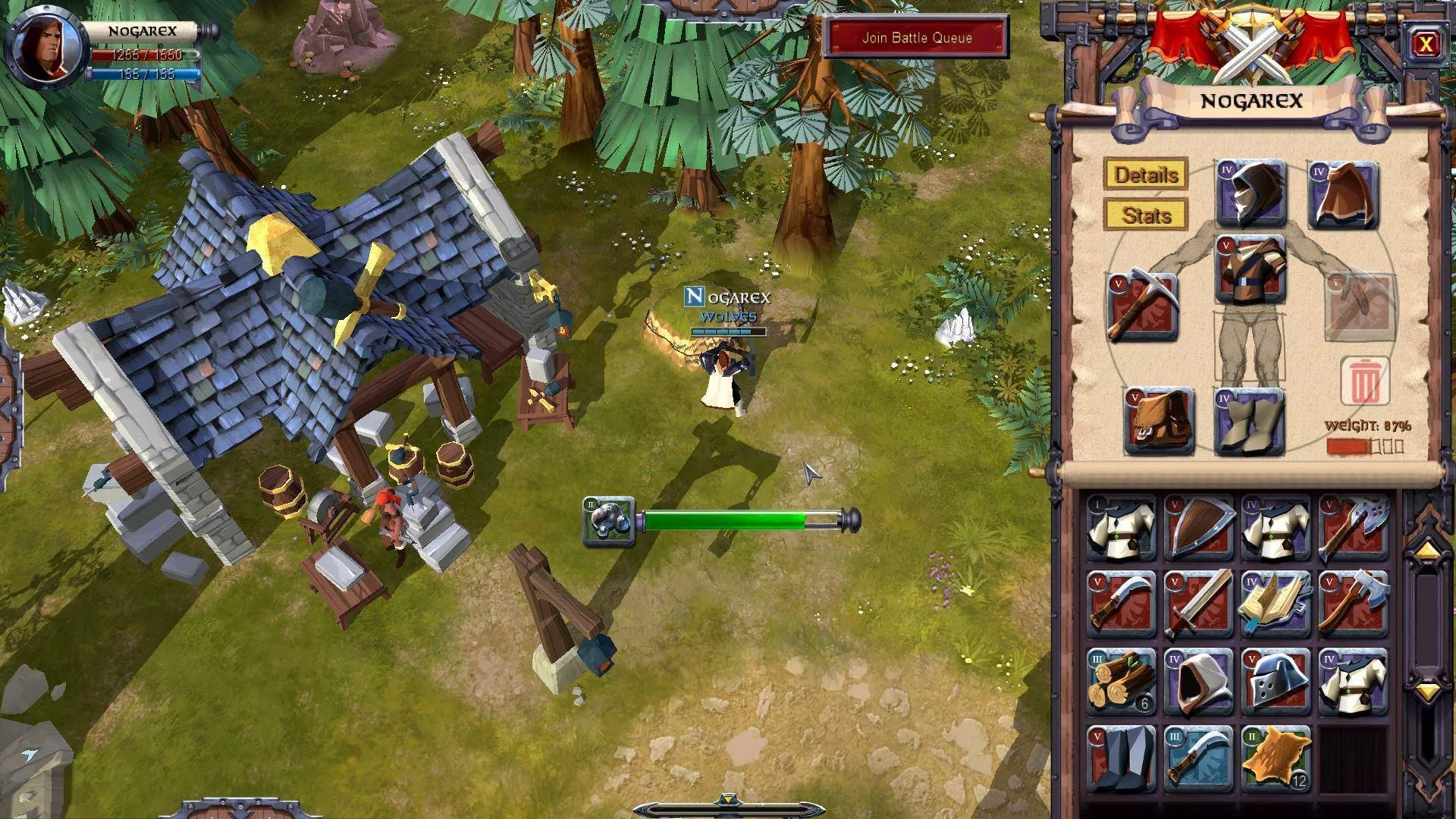Click the equipped leather chest armor
Viewport: 1456px width, 819px height.
(x=1251, y=269)
